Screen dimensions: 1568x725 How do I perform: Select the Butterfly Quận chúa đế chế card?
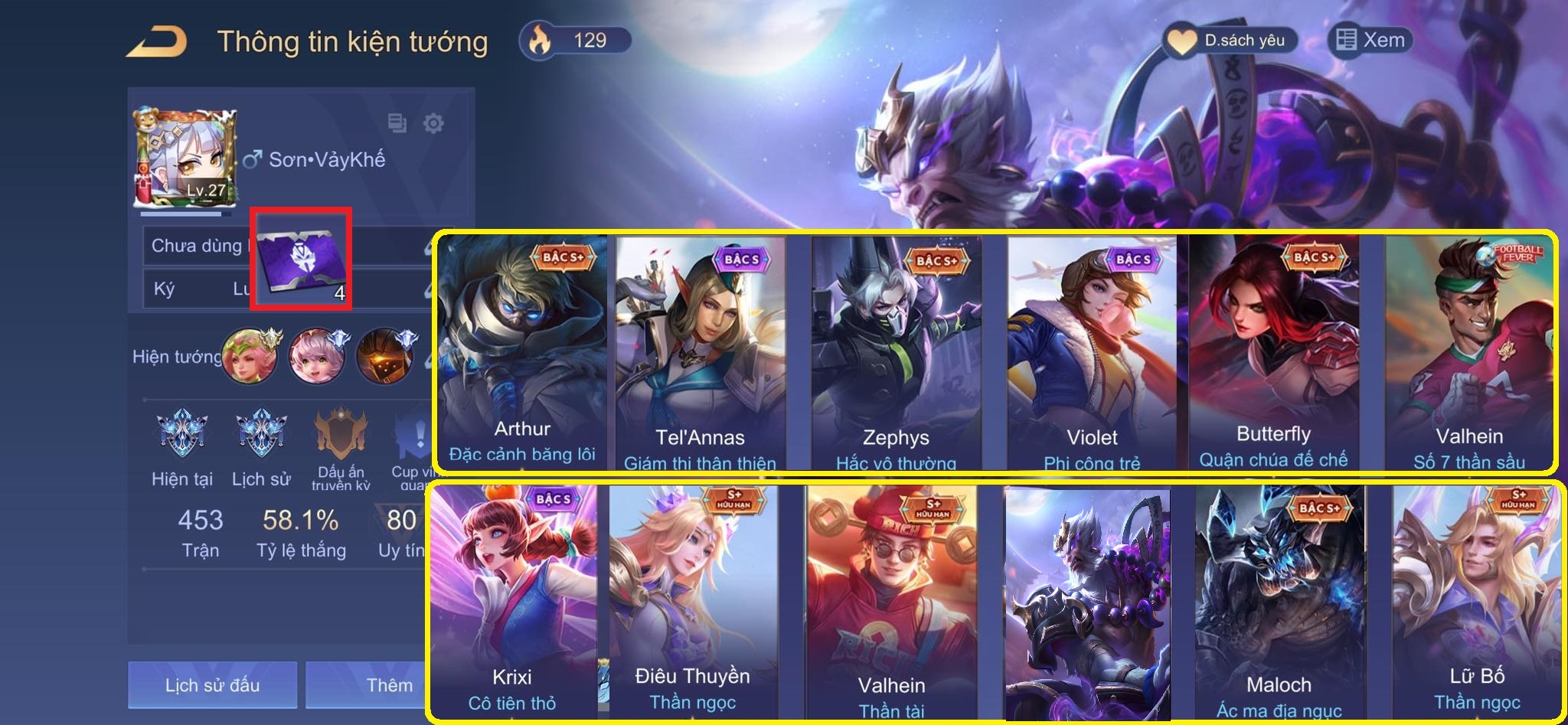point(1273,352)
